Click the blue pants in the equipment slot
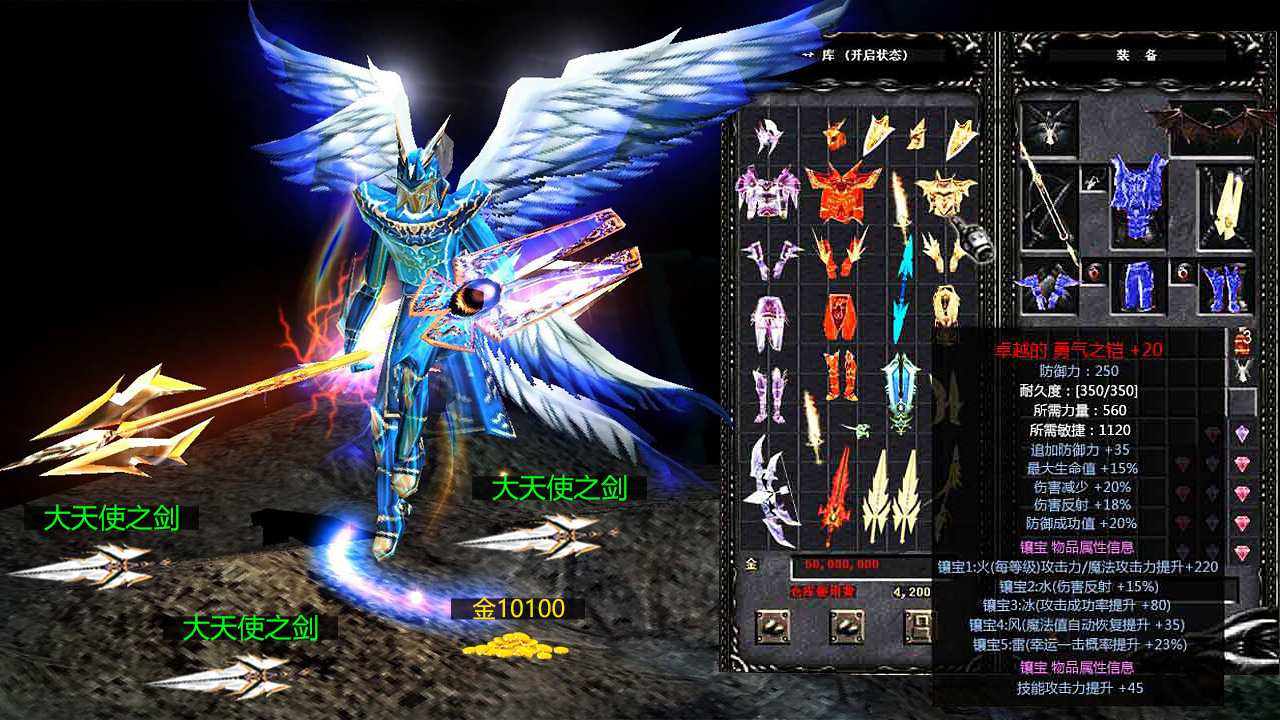The width and height of the screenshot is (1280, 720). (x=1137, y=286)
